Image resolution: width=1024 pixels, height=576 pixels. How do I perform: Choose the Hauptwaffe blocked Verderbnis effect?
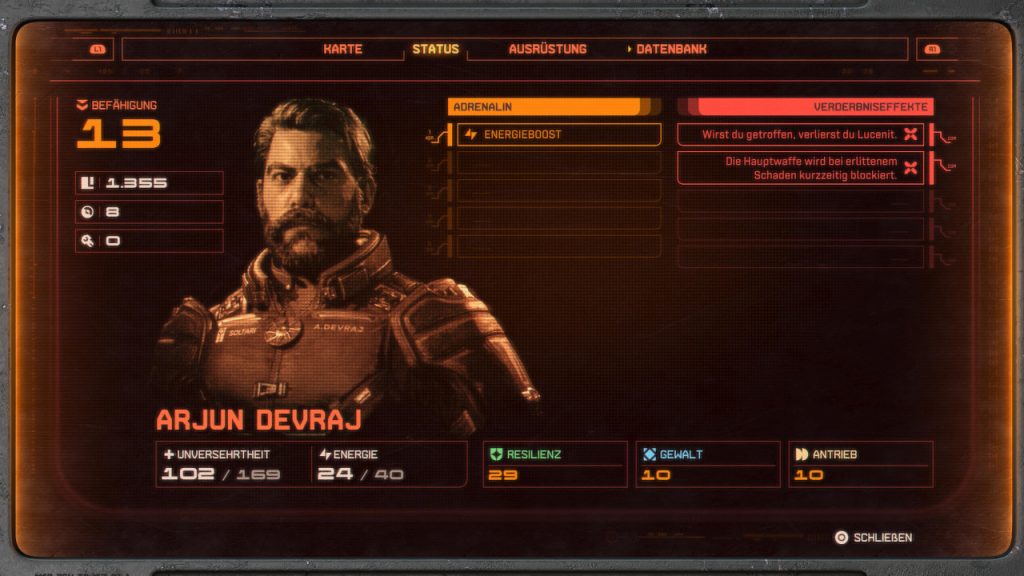tap(800, 168)
